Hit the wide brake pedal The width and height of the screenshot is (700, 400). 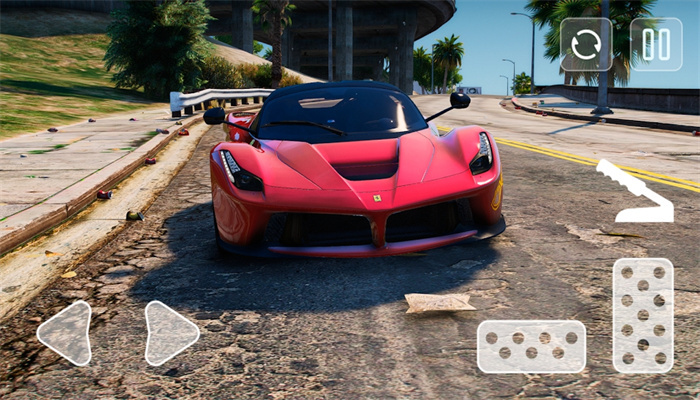(531, 346)
